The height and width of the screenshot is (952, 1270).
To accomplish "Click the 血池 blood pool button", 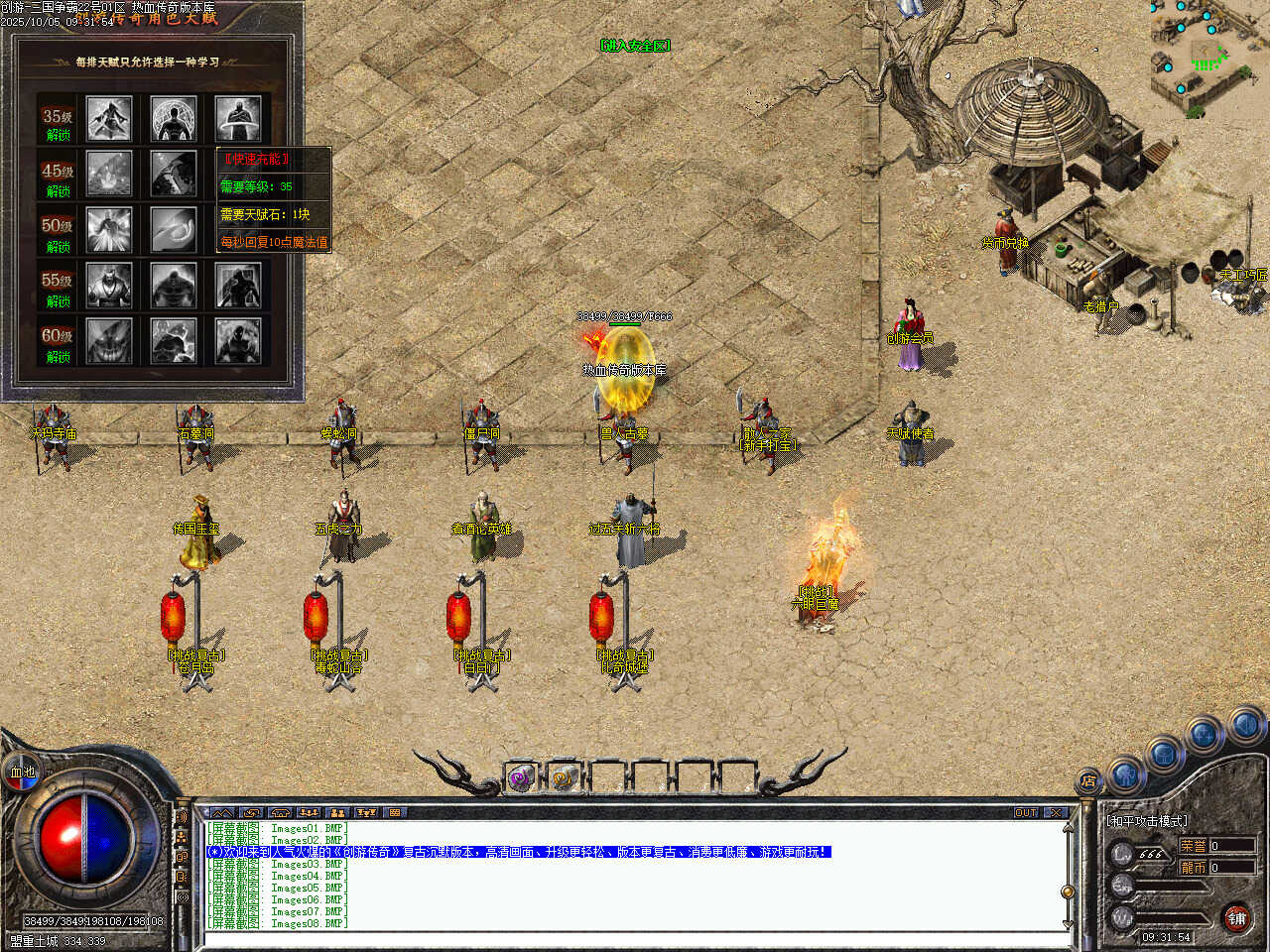I will 22,772.
